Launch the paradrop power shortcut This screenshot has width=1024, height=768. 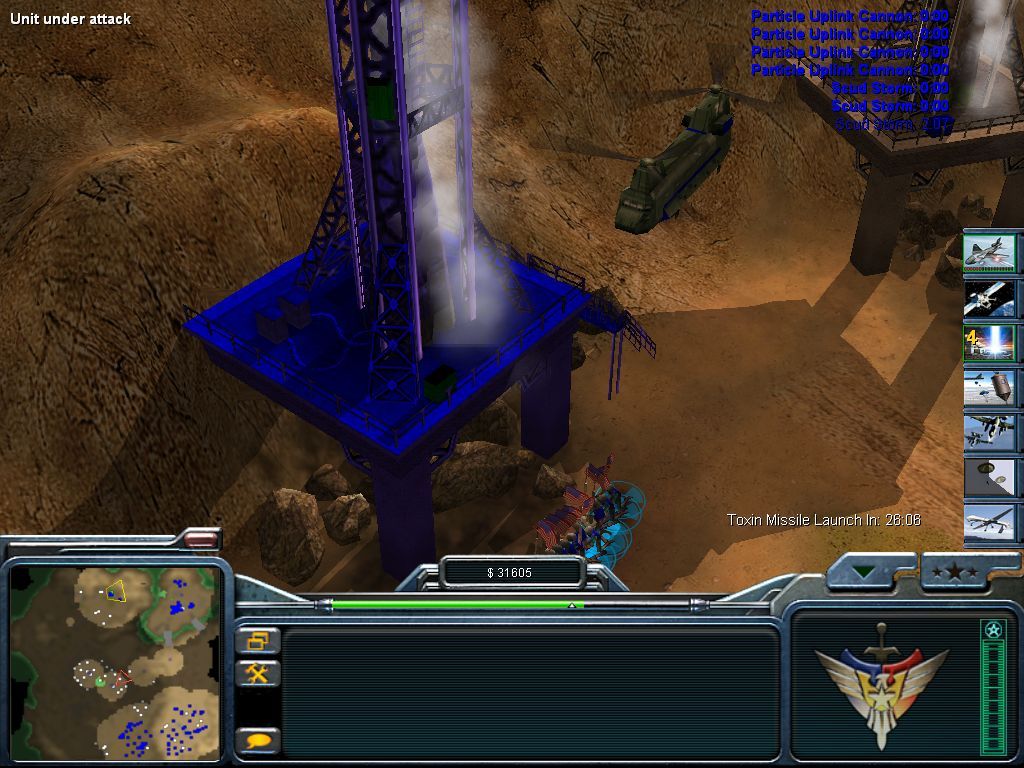pyautogui.click(x=990, y=477)
